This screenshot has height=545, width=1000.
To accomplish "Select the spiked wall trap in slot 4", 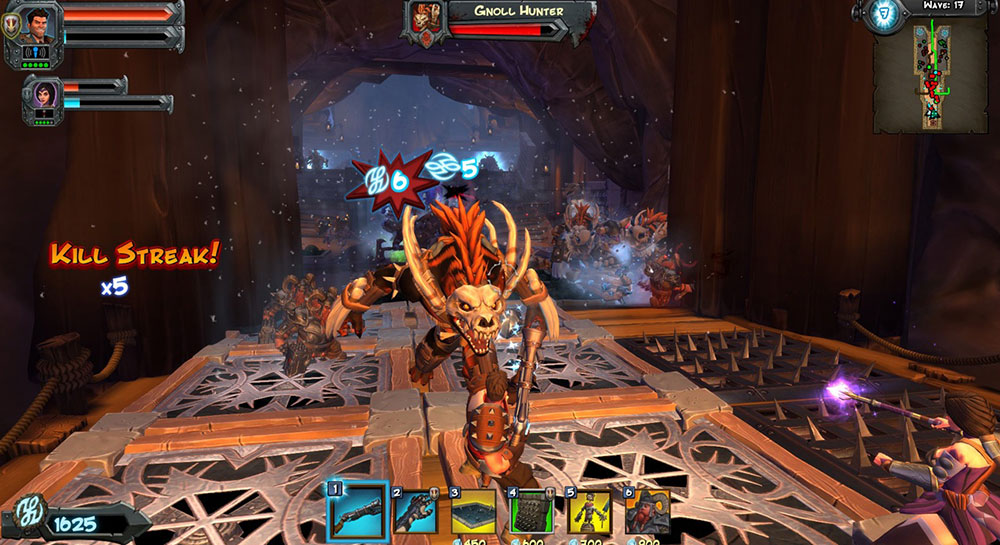I will (x=531, y=512).
